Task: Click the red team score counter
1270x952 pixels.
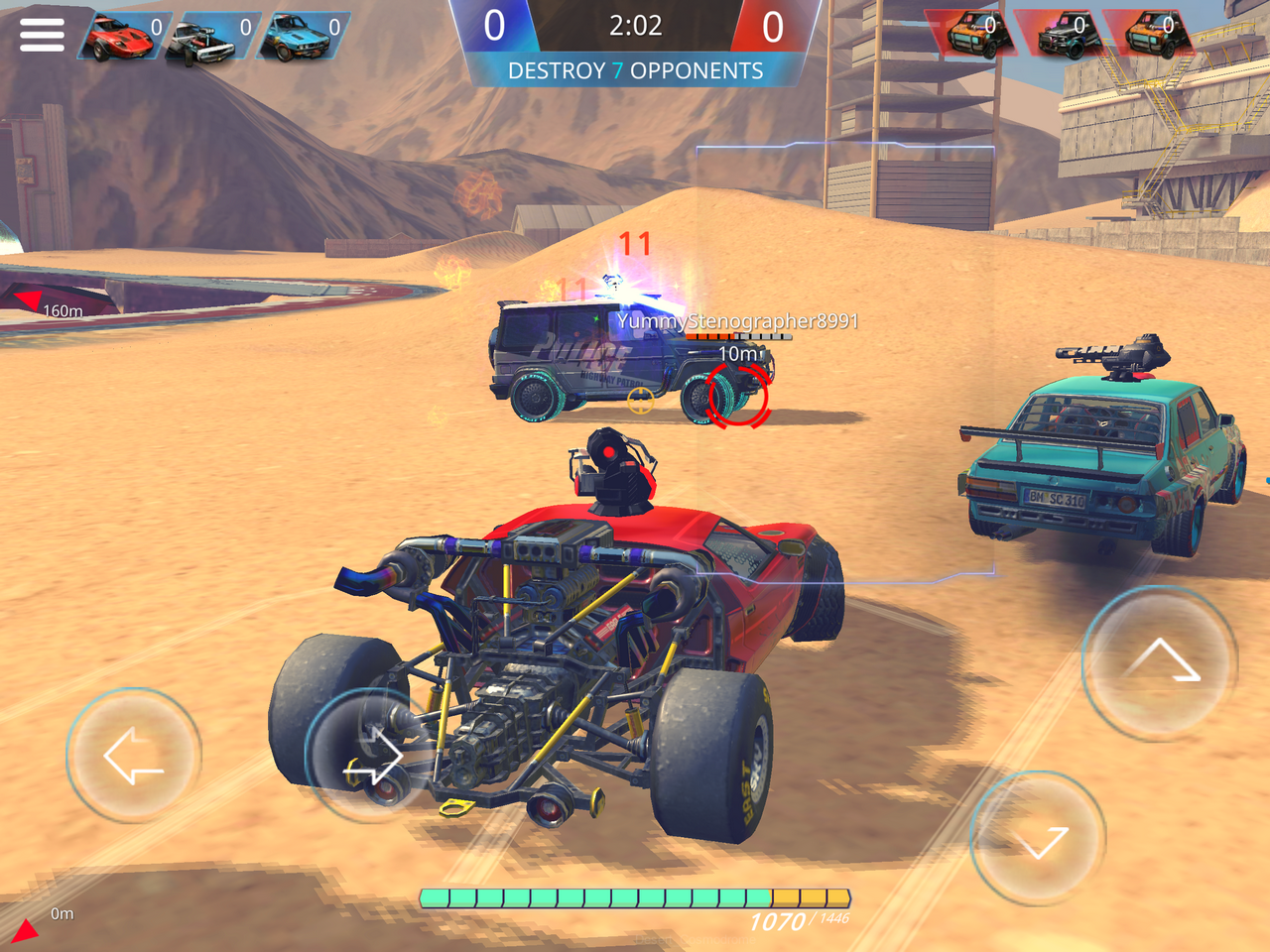Action: (x=769, y=25)
